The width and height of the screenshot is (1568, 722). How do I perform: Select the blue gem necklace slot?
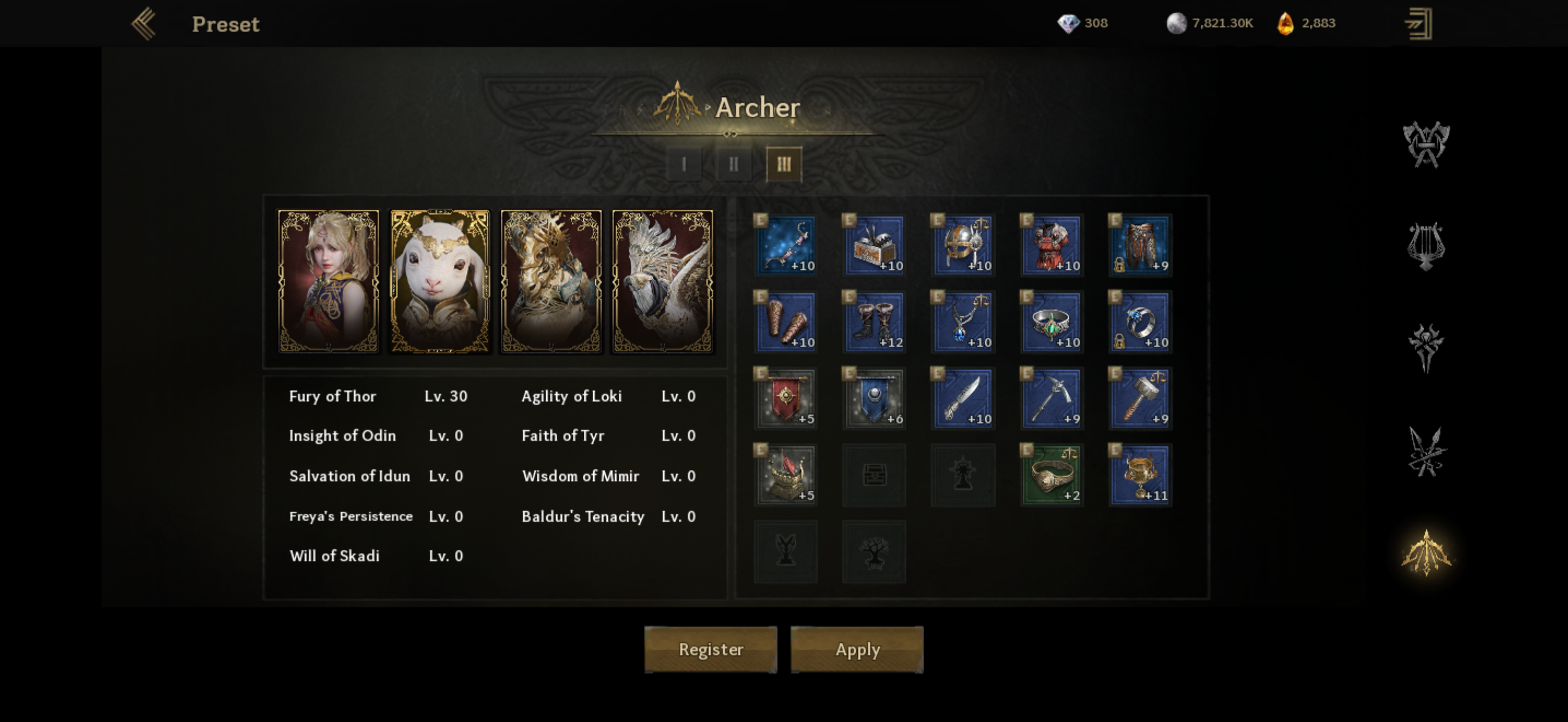tap(962, 322)
